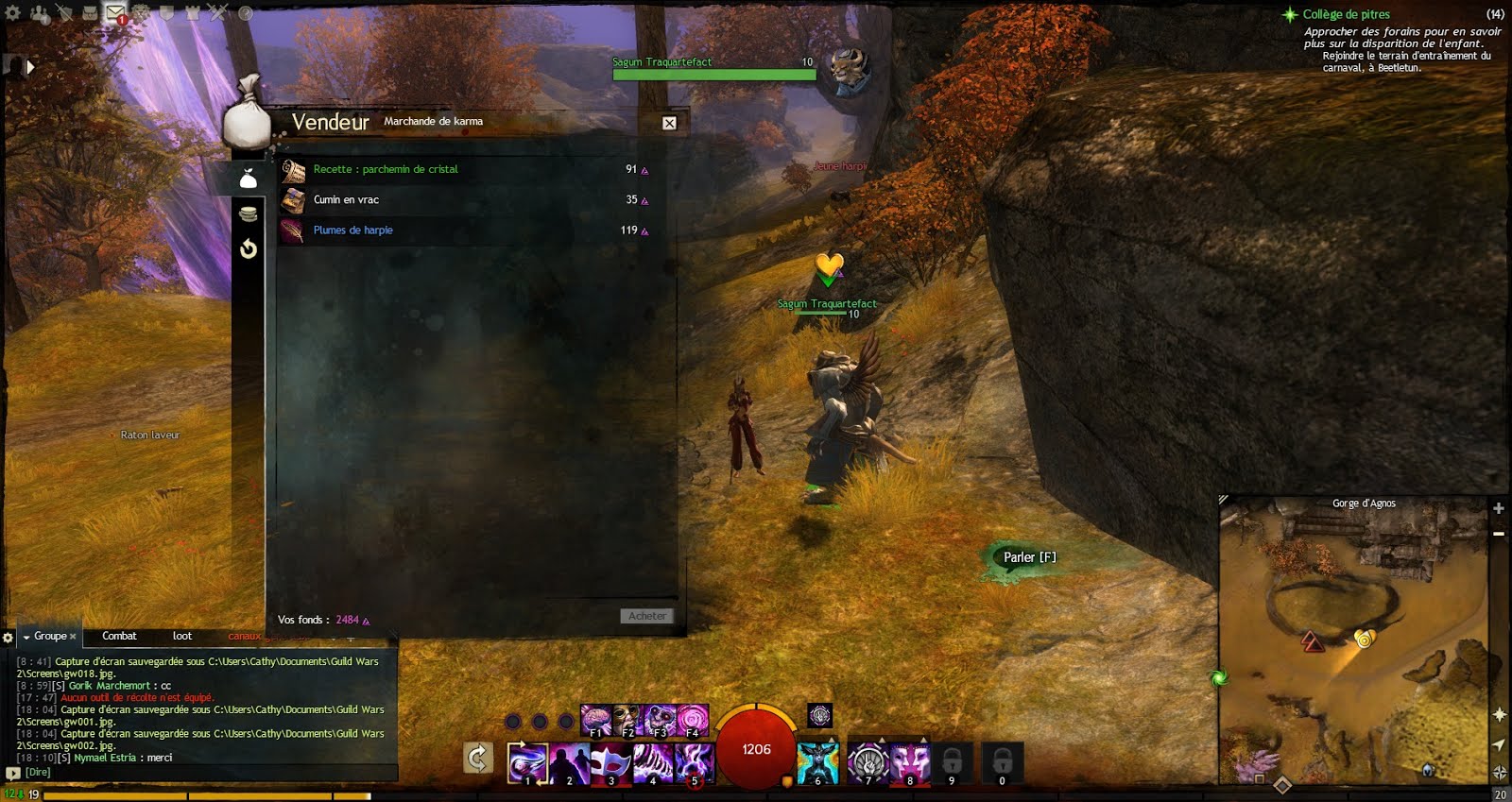Click the weapon swap icon beside skill 1
This screenshot has height=802, width=1512.
click(x=480, y=756)
